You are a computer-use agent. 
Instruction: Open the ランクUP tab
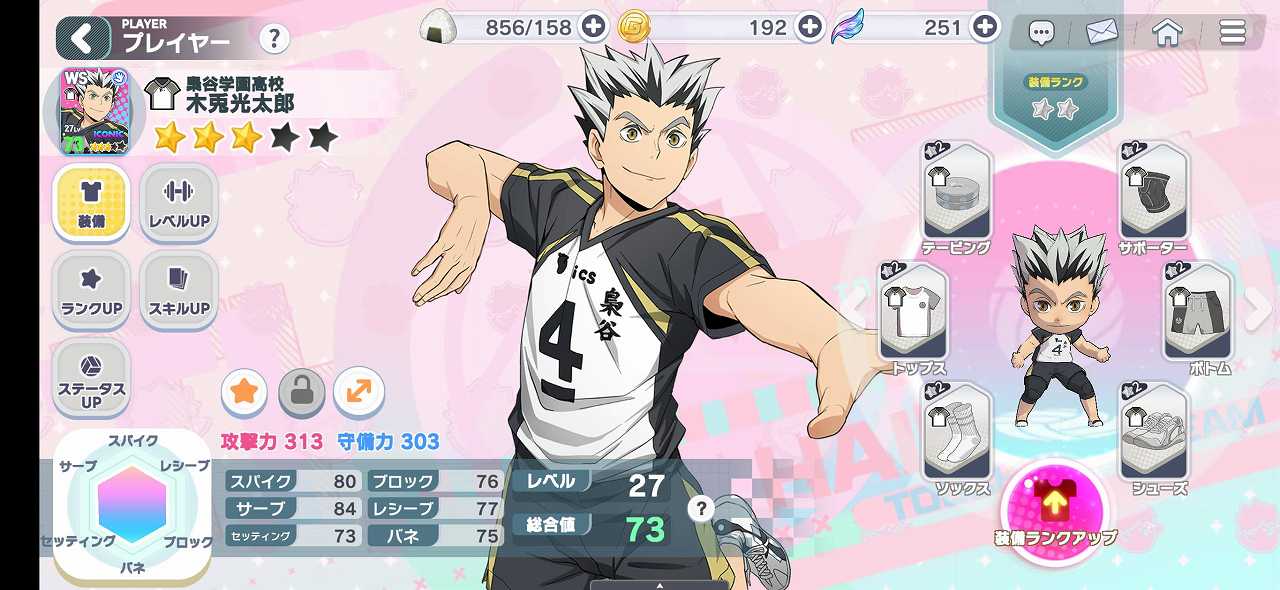91,290
